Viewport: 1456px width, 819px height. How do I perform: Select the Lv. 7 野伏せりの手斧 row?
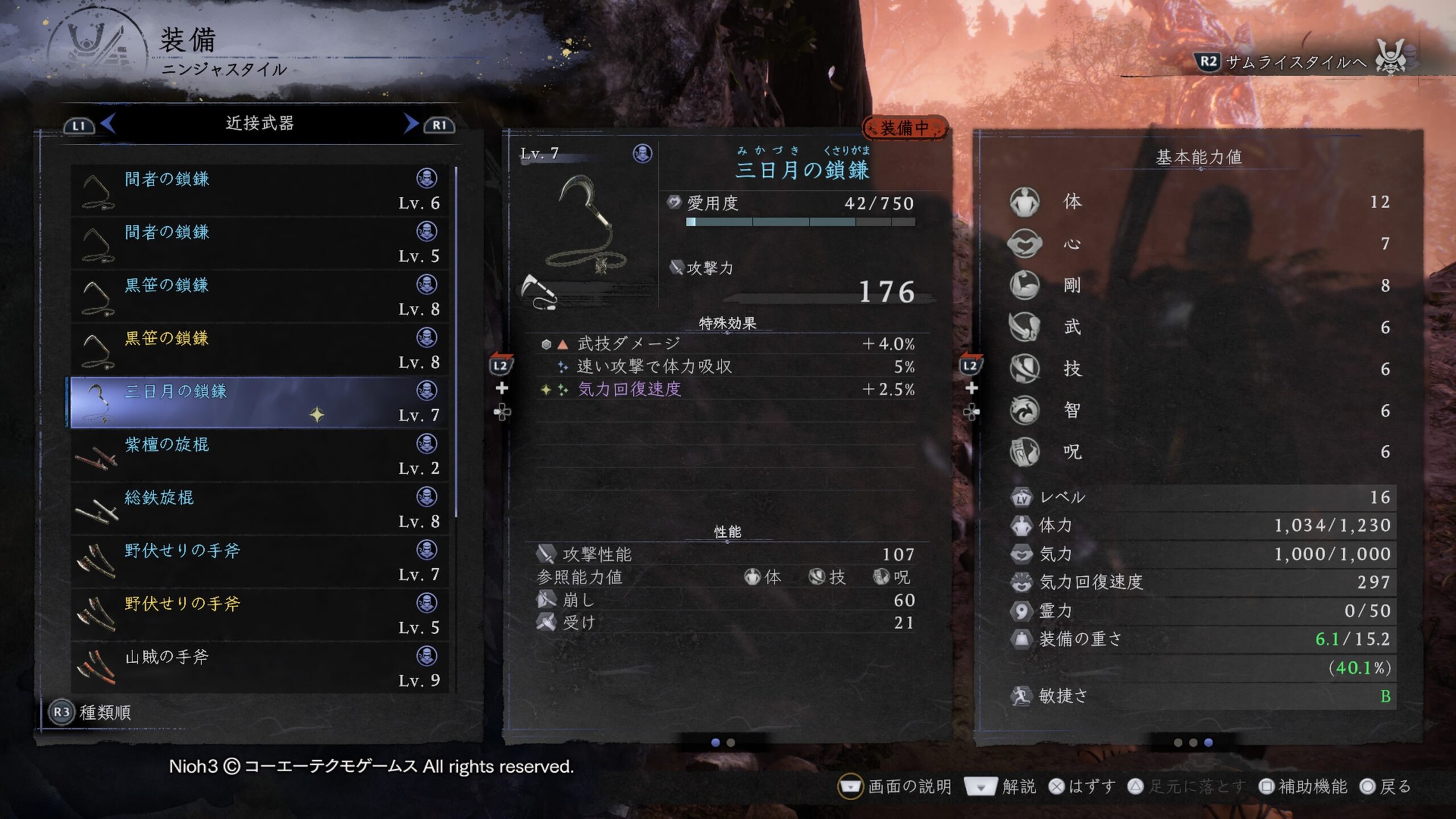pyautogui.click(x=259, y=562)
